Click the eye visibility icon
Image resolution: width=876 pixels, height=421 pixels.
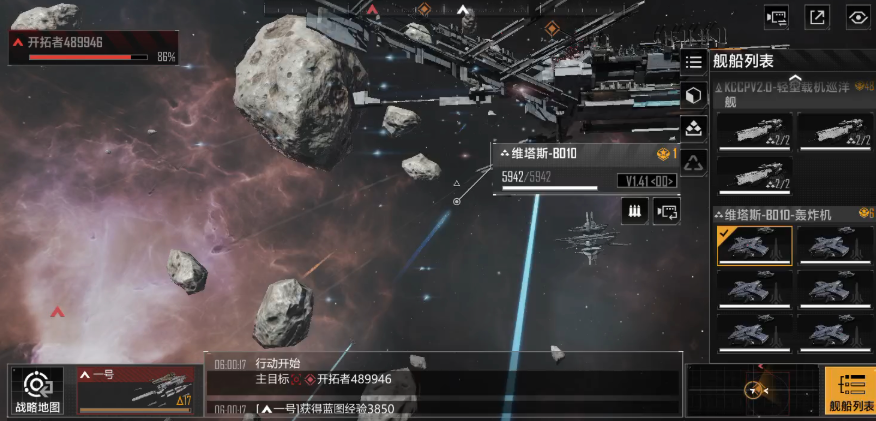857,16
